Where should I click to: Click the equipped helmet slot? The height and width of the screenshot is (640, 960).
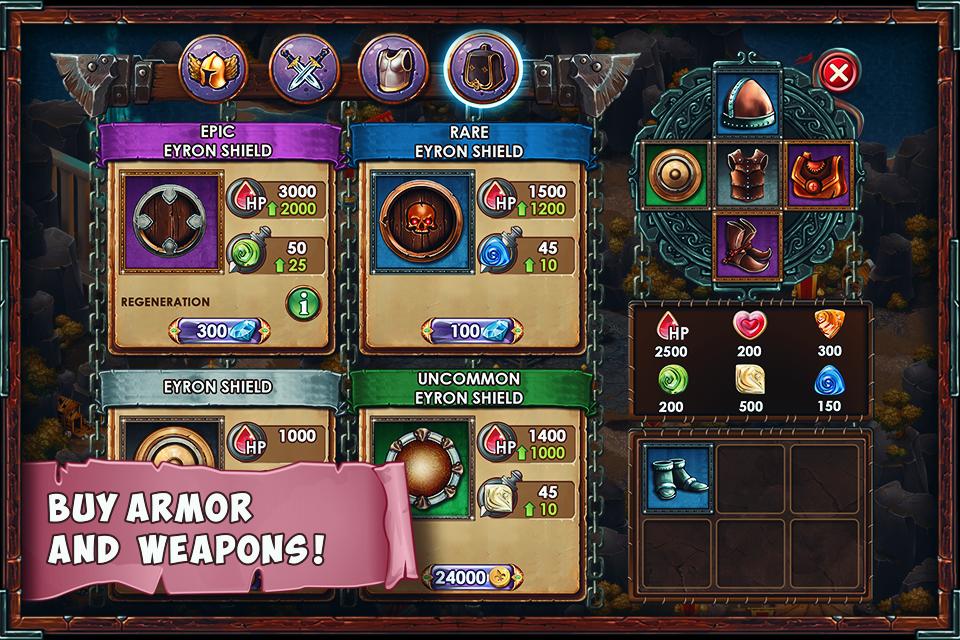(748, 106)
